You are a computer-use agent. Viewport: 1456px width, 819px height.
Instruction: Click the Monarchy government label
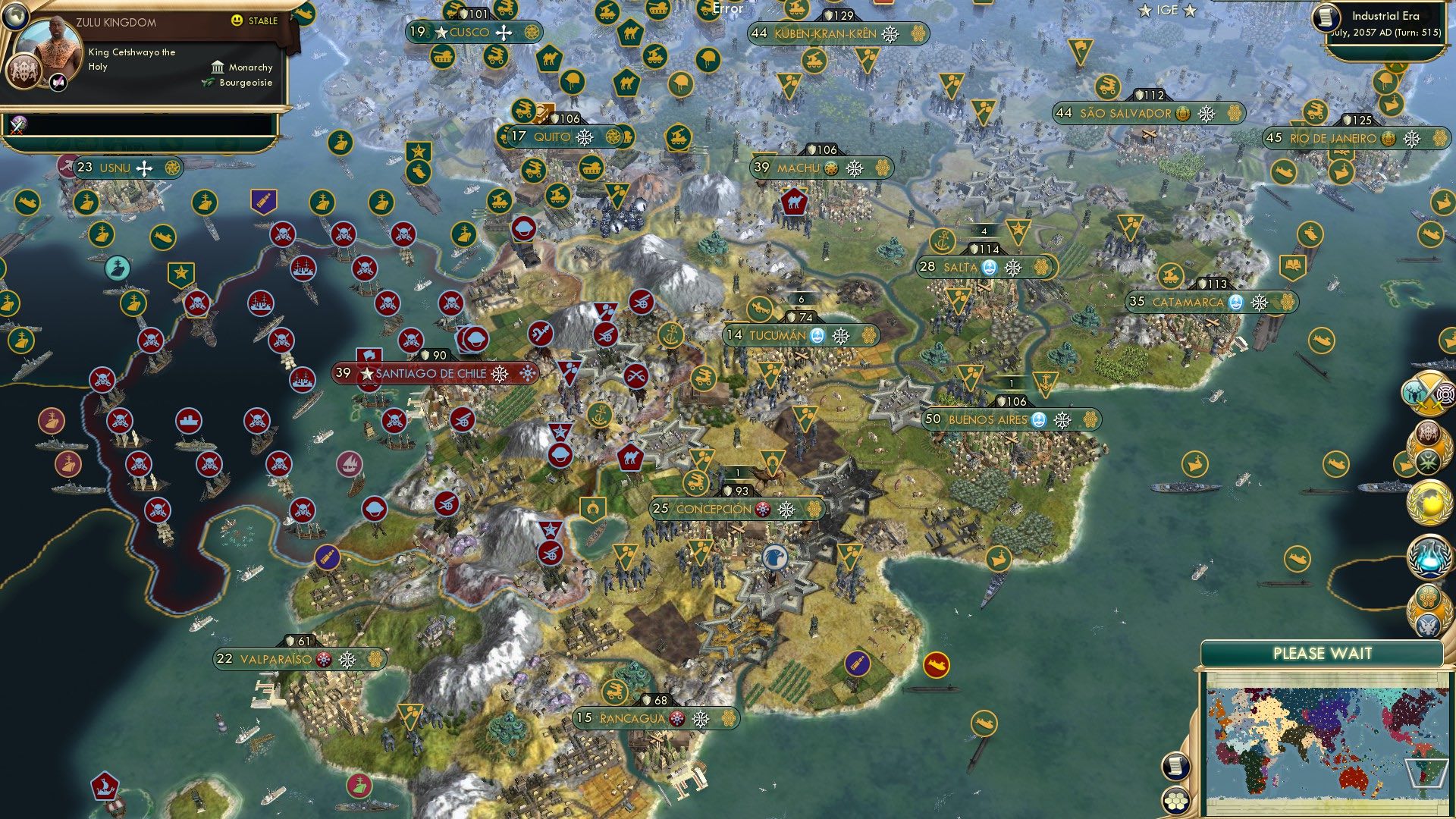249,67
